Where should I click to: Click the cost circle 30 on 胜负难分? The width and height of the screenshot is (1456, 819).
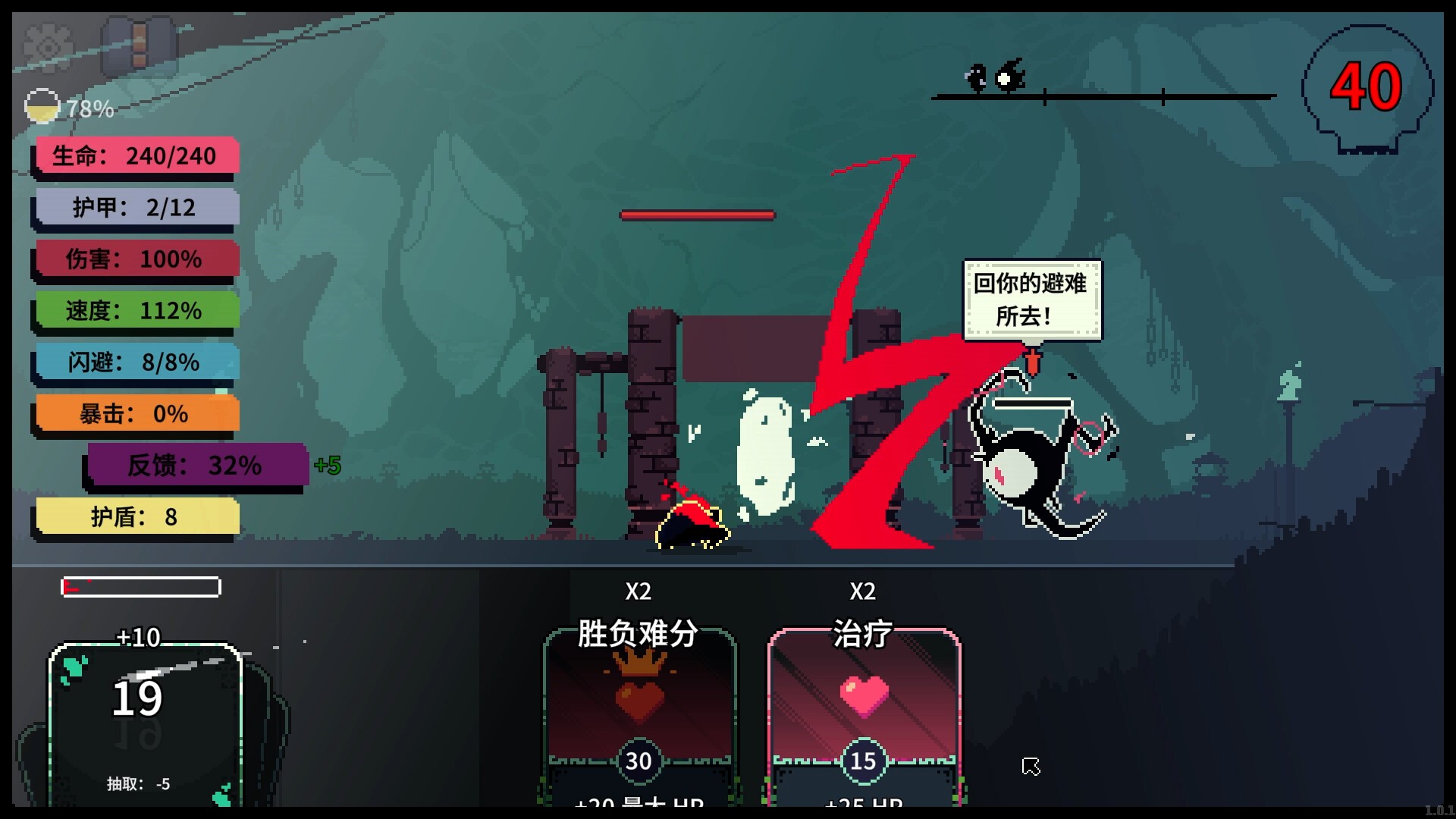(639, 761)
